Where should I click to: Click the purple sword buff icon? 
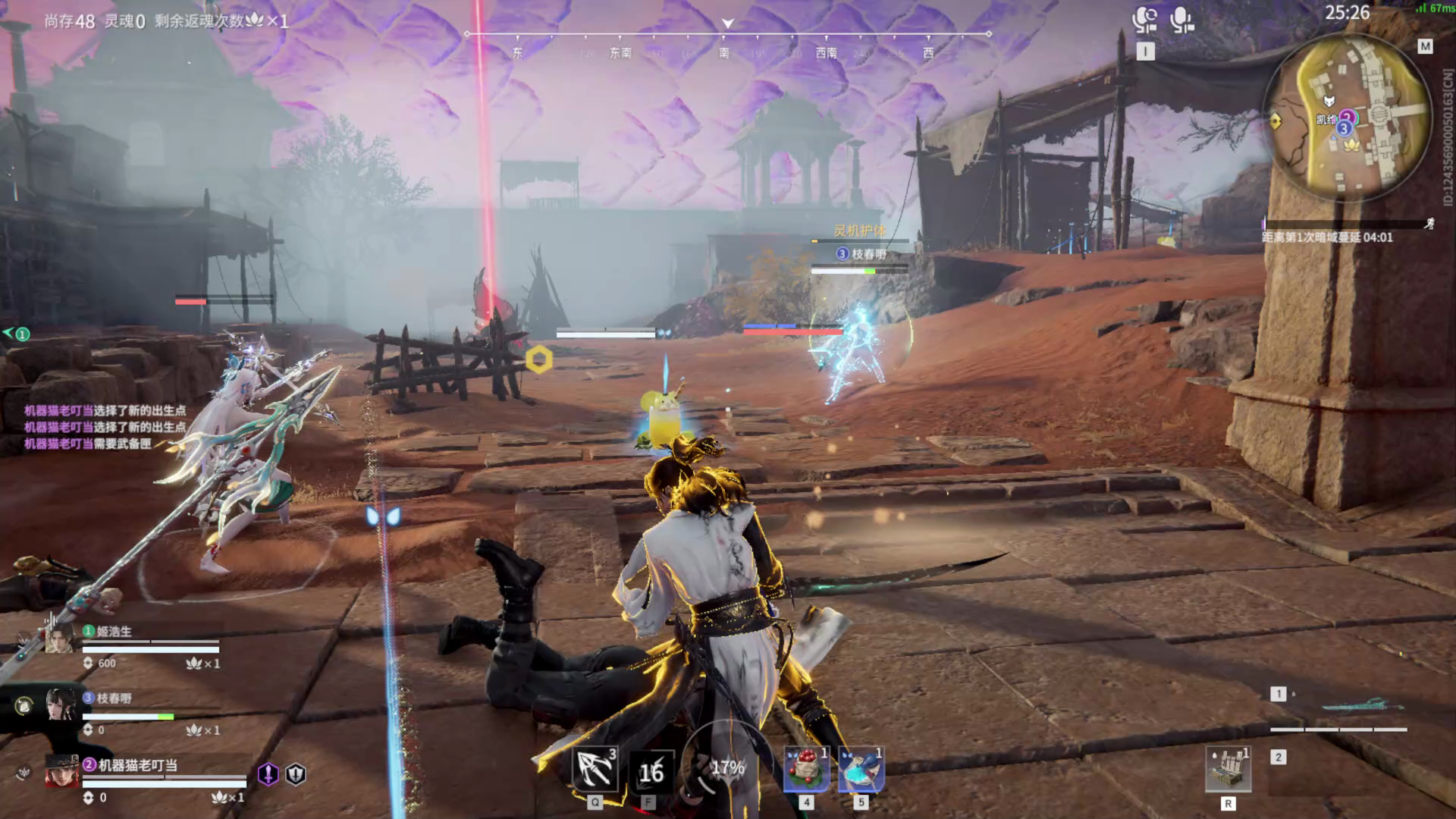click(268, 773)
